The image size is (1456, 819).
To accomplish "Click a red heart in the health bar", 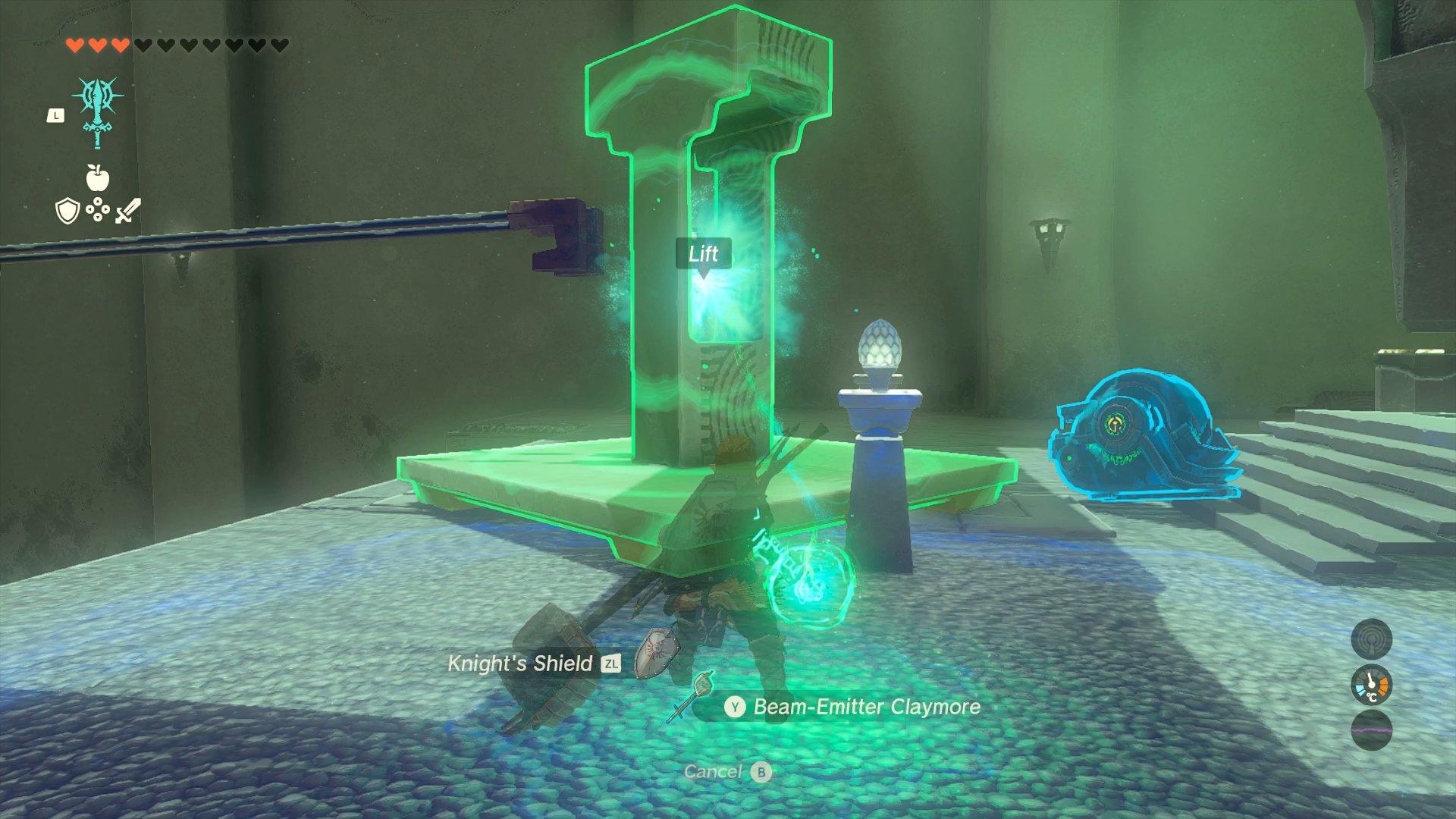I will click(76, 44).
